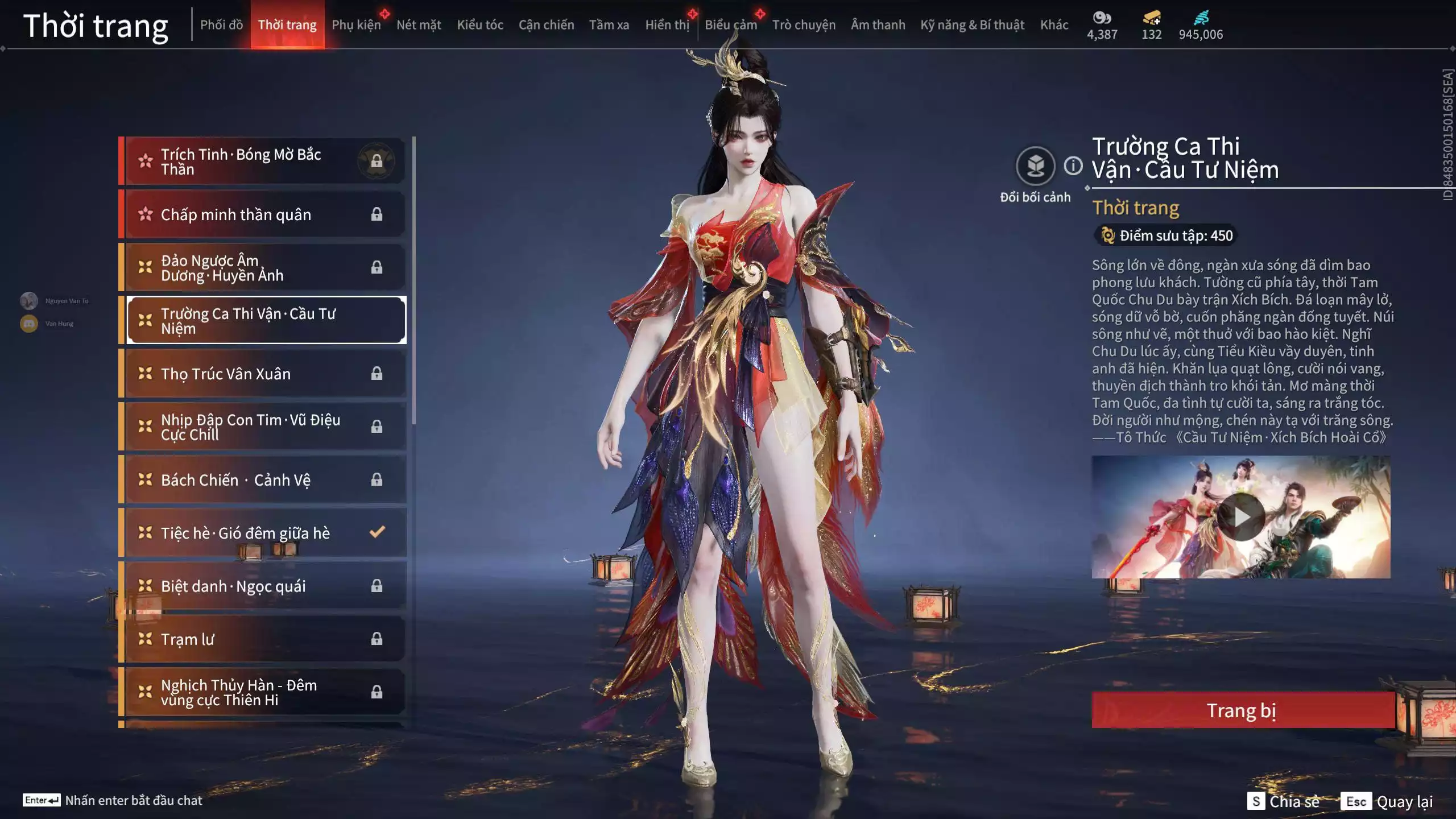Change background with Đổi bối cảnh icon
Screen dimensions: 1456x819
coord(1035,167)
